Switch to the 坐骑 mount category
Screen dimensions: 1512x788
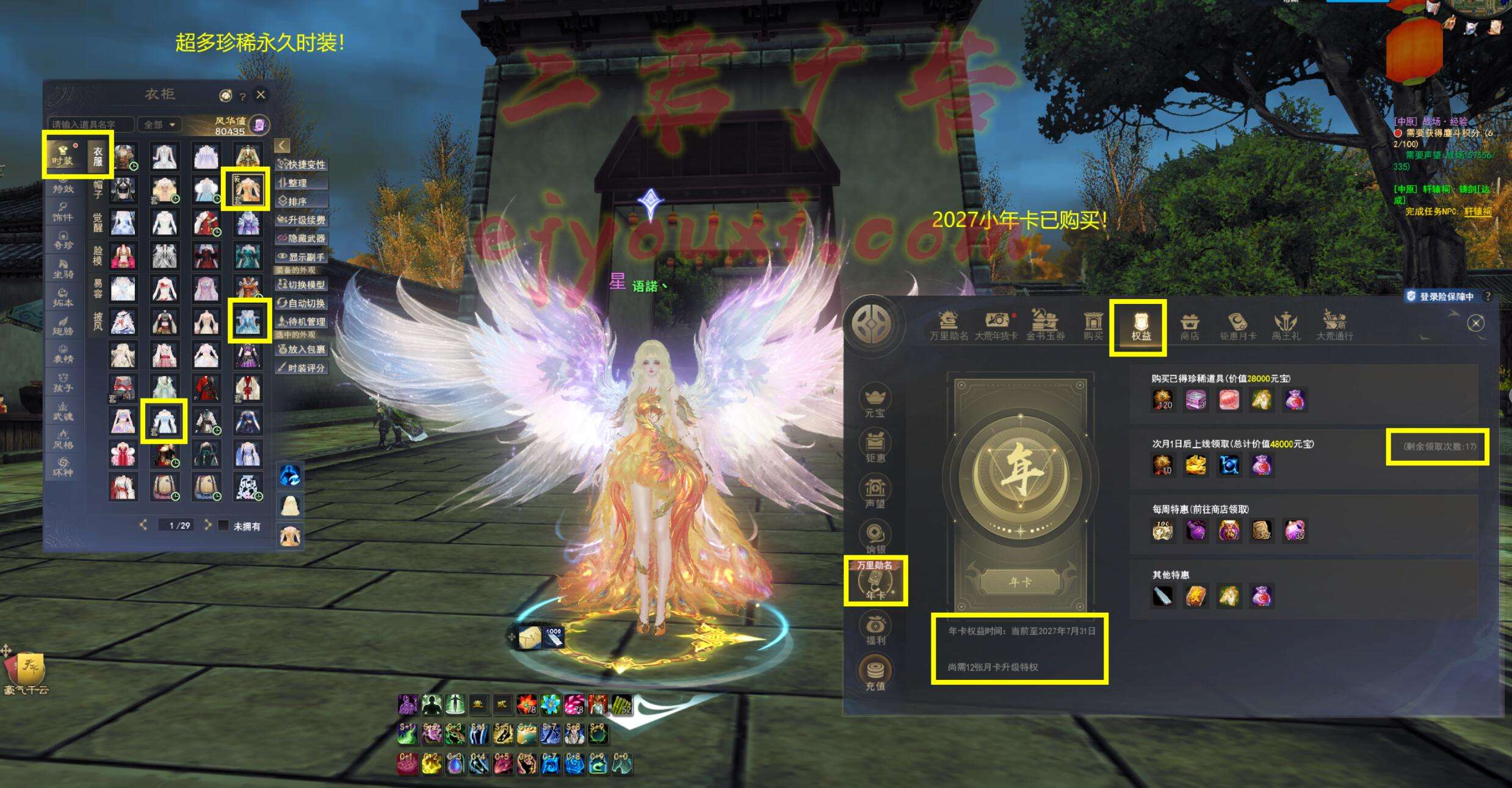tap(63, 269)
